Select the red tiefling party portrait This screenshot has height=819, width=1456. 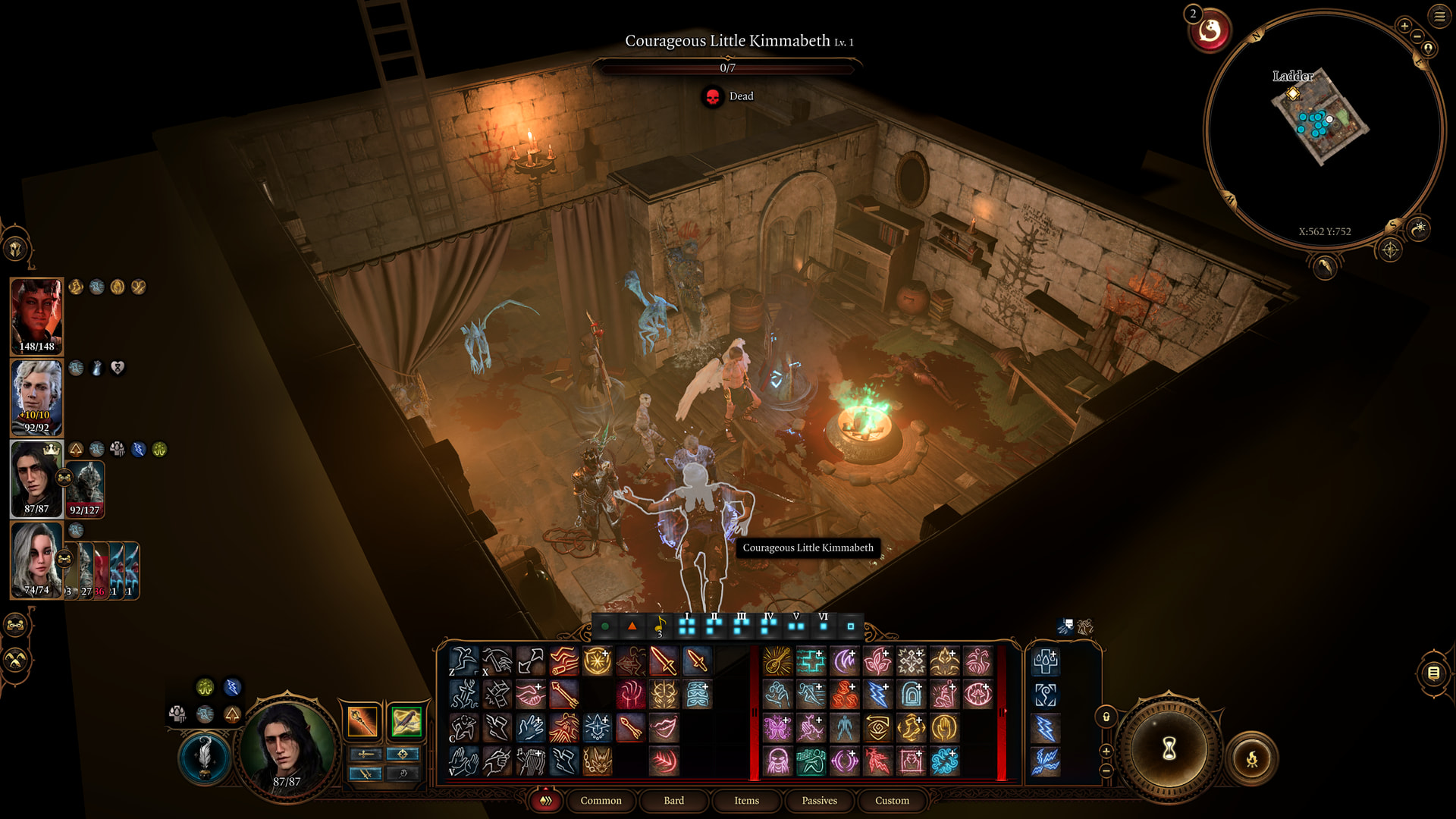click(x=36, y=315)
